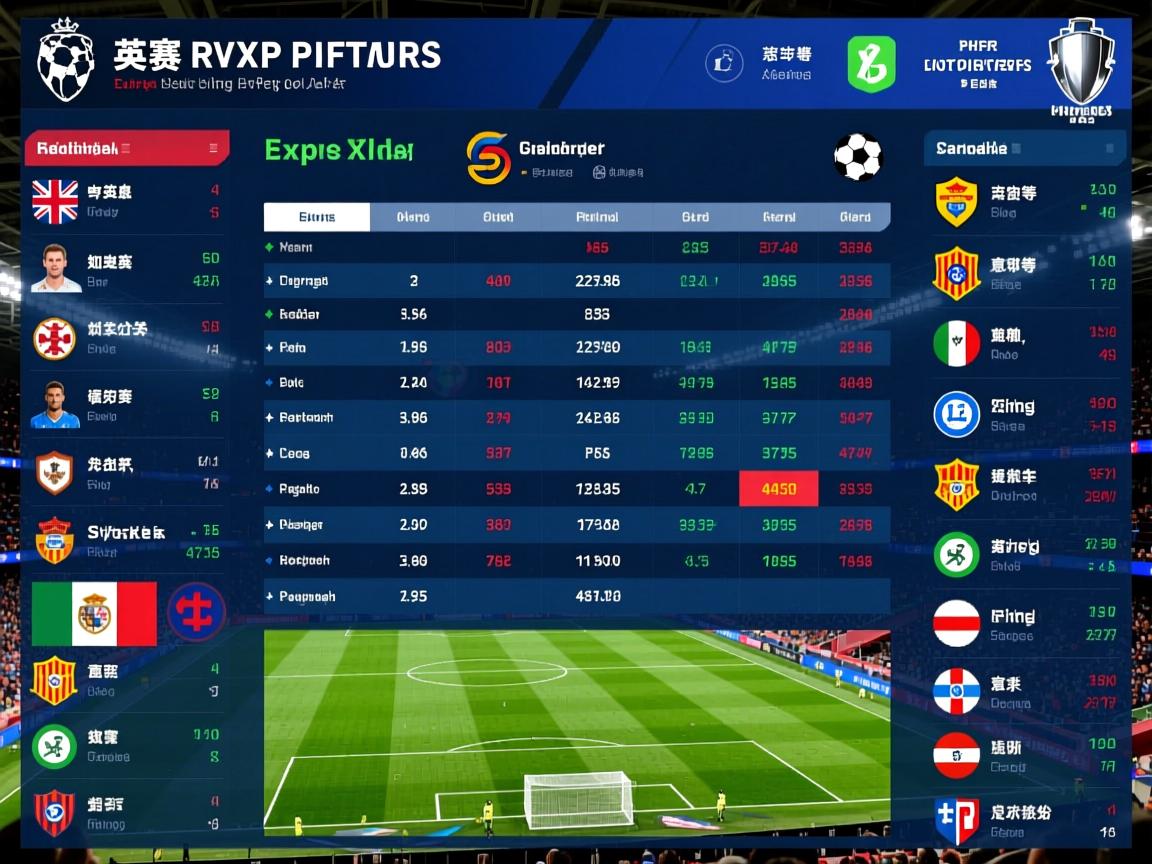Screen dimensions: 1152x864
Task: Click the soccer ball crown logo
Action: point(66,60)
